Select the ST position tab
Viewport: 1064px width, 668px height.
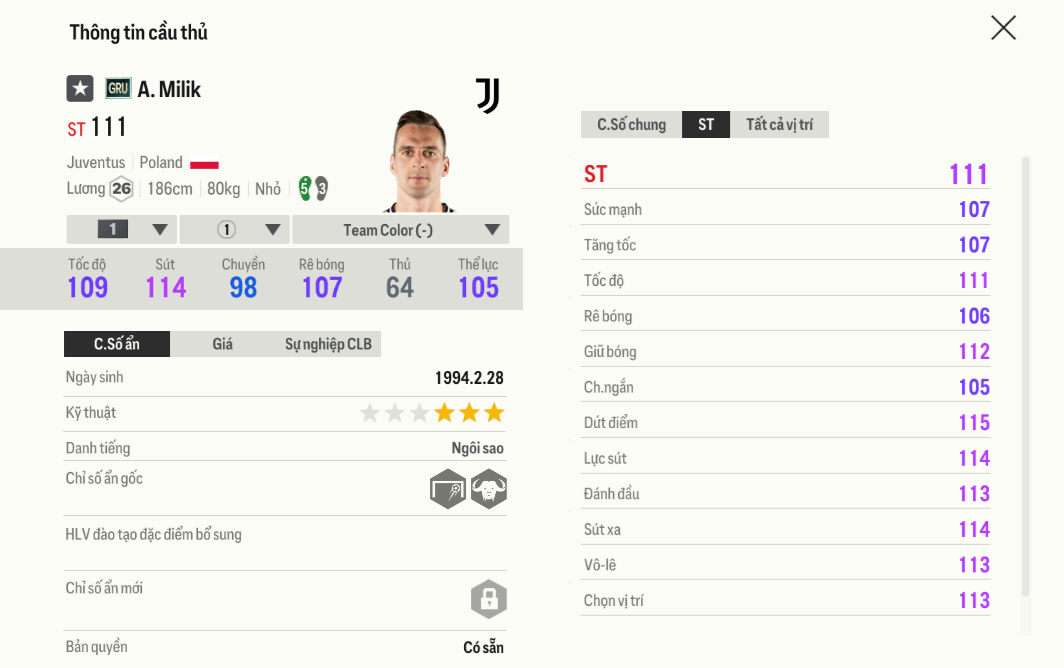pos(706,125)
